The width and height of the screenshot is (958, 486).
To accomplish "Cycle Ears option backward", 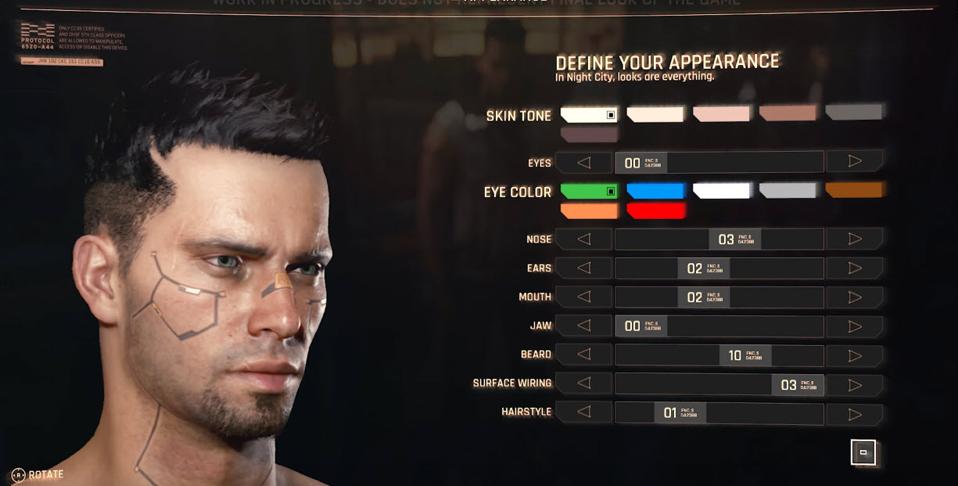I will (584, 268).
